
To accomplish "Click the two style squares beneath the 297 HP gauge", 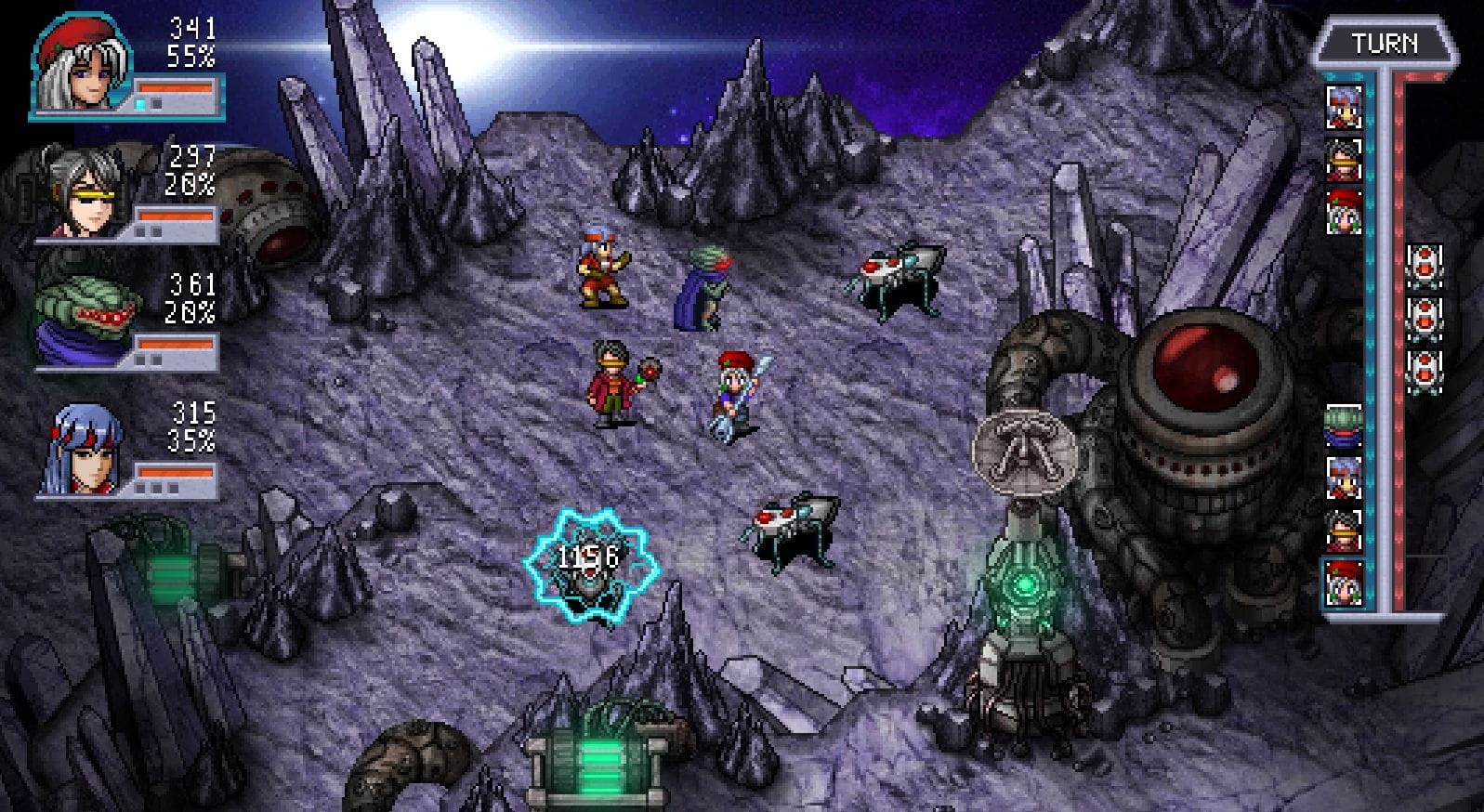I will (x=149, y=231).
